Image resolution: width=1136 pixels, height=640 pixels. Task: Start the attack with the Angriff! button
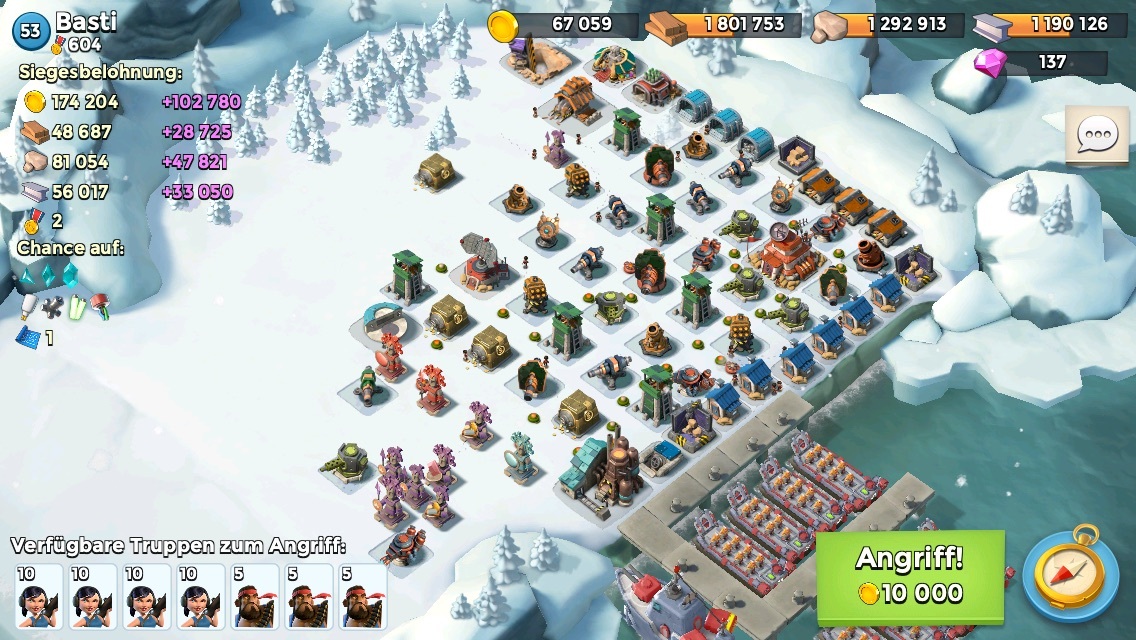point(910,577)
